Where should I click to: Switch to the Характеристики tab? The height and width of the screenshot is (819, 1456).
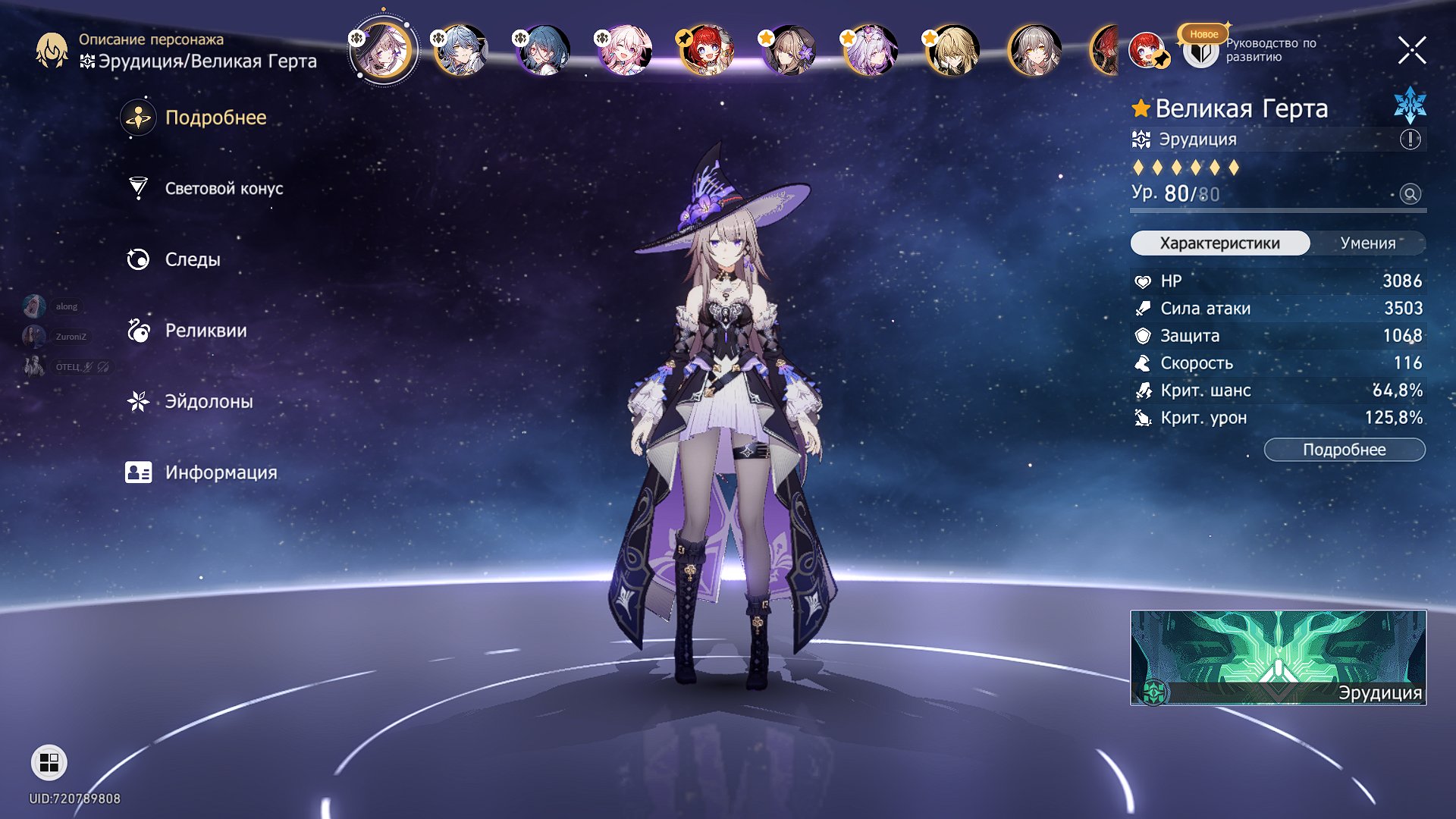pyautogui.click(x=1219, y=243)
